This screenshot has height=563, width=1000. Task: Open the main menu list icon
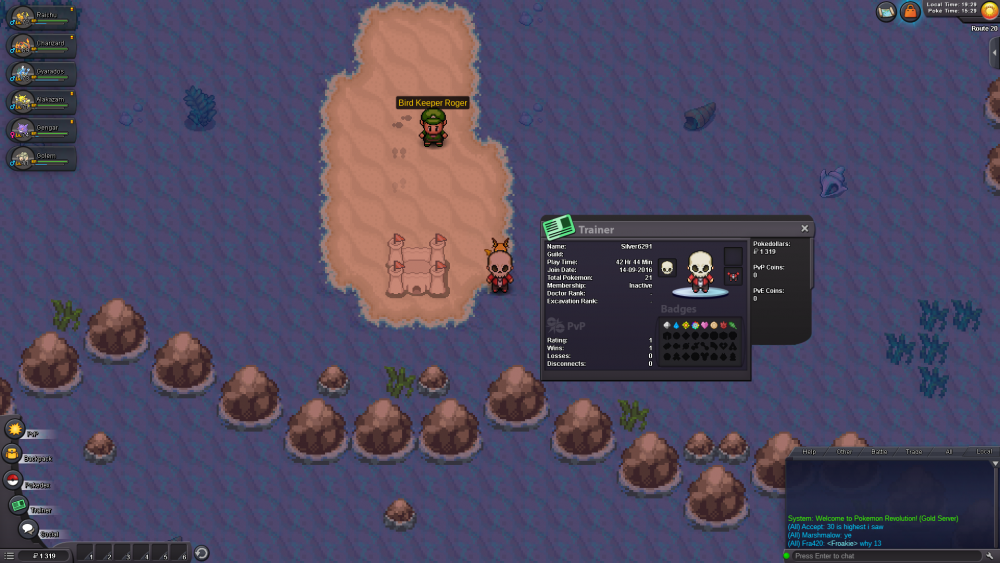tap(9, 555)
